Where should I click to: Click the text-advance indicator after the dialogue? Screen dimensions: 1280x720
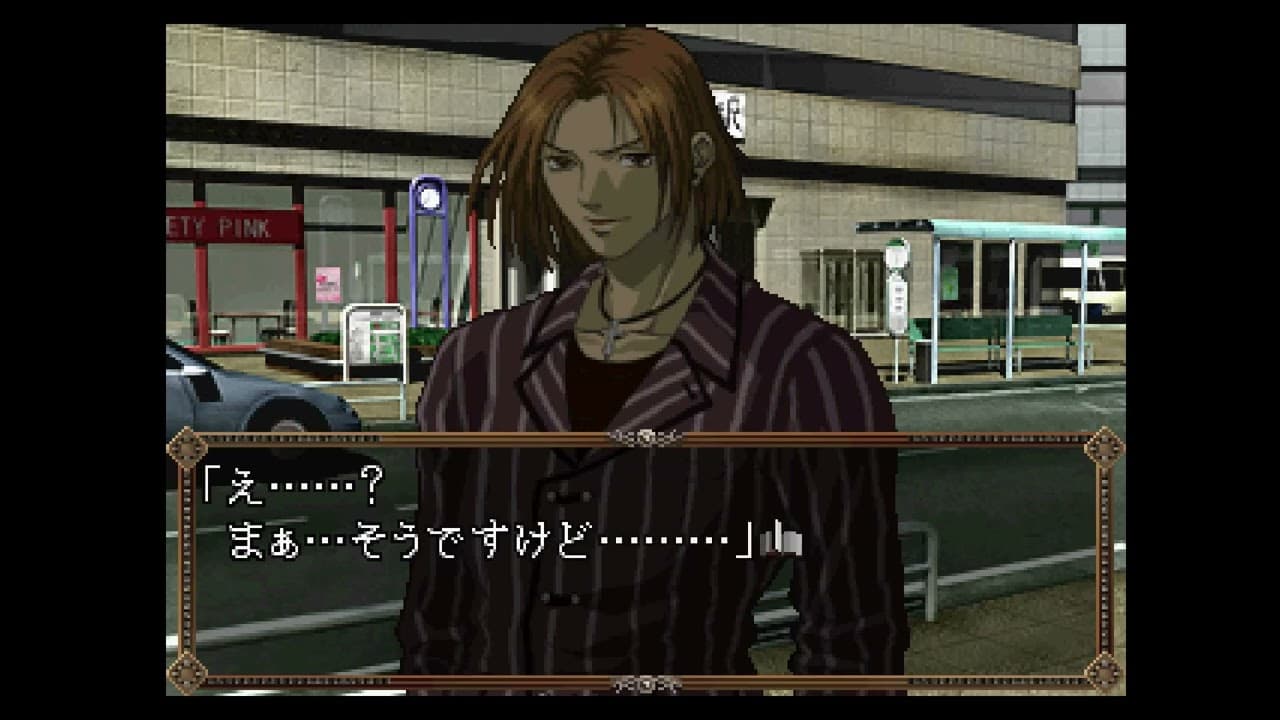tap(781, 540)
